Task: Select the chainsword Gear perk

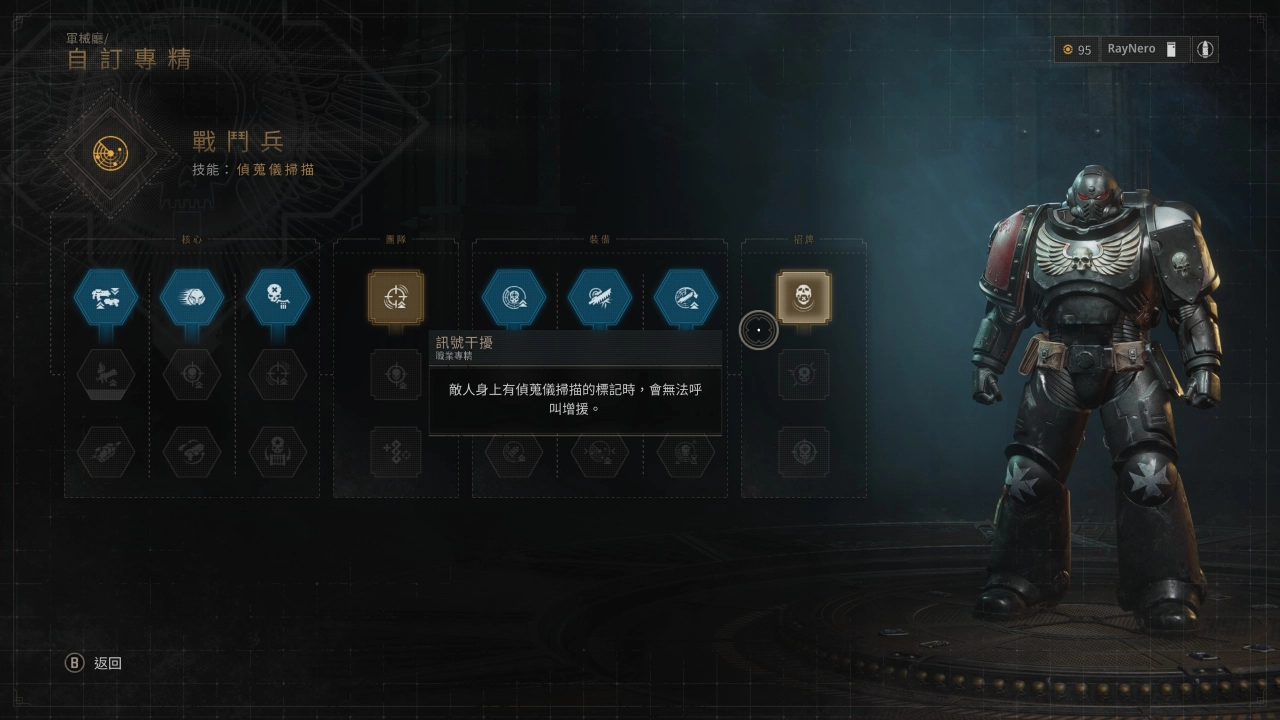Action: point(600,297)
